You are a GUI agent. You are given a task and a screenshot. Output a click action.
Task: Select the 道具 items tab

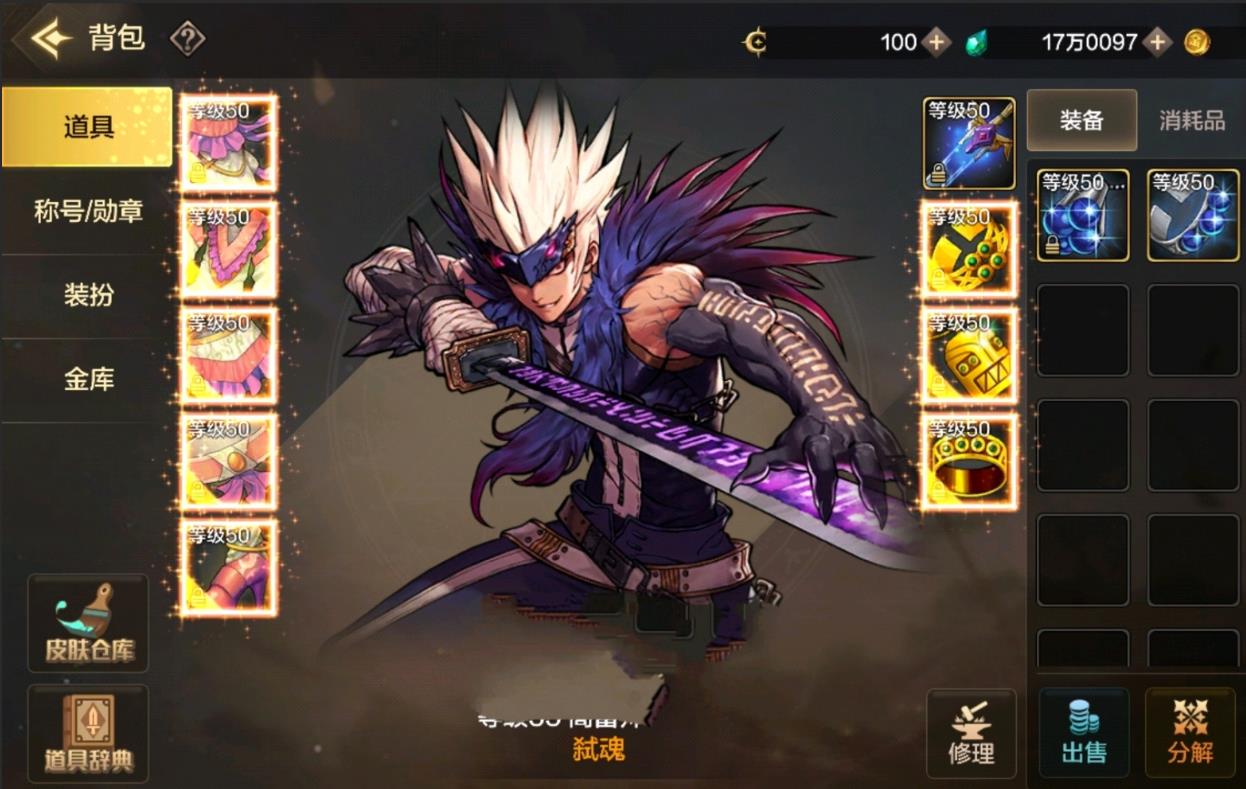[87, 127]
